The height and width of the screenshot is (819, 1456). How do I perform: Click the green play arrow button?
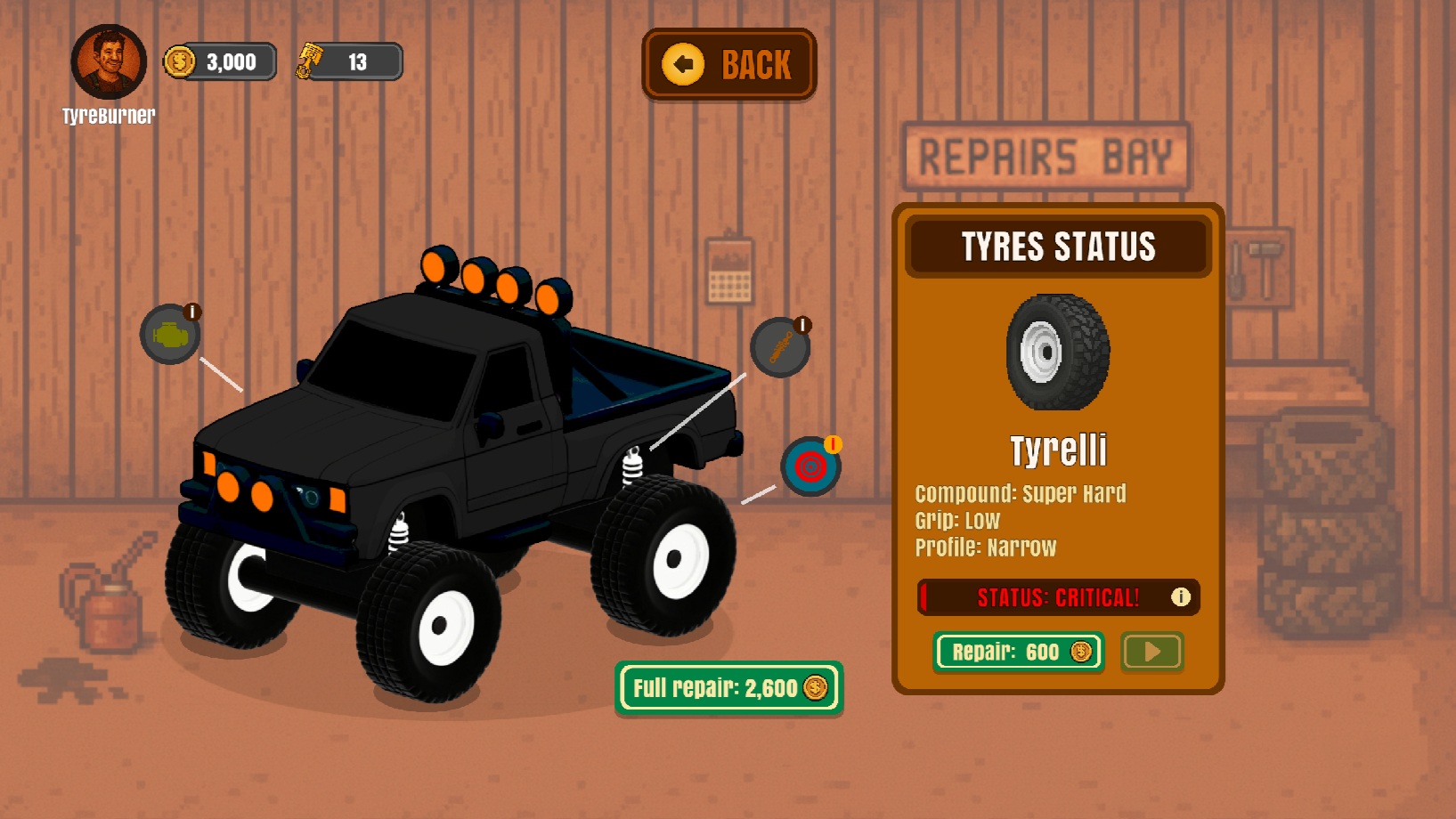pyautogui.click(x=1151, y=653)
